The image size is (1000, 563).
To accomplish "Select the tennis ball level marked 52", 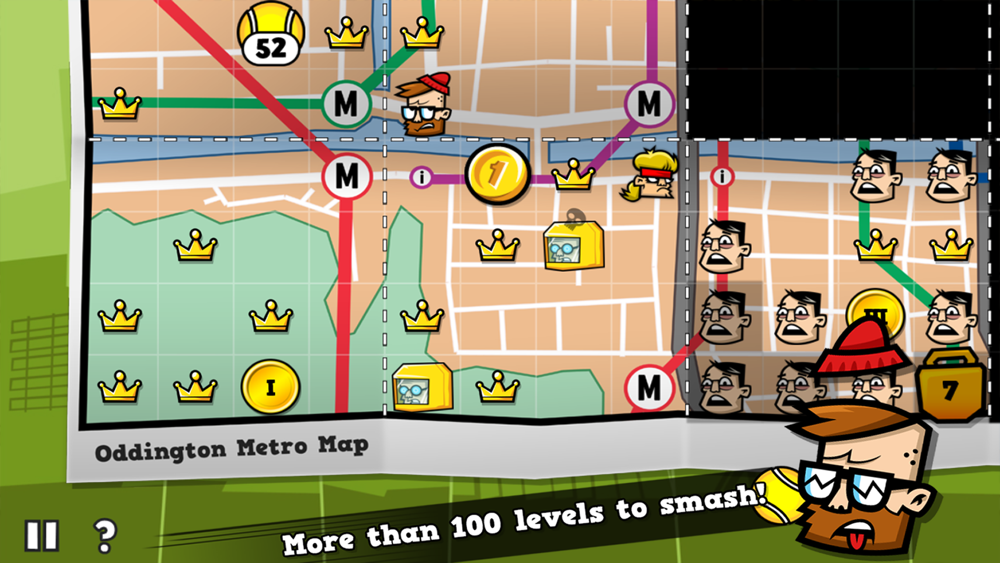I will (x=269, y=35).
